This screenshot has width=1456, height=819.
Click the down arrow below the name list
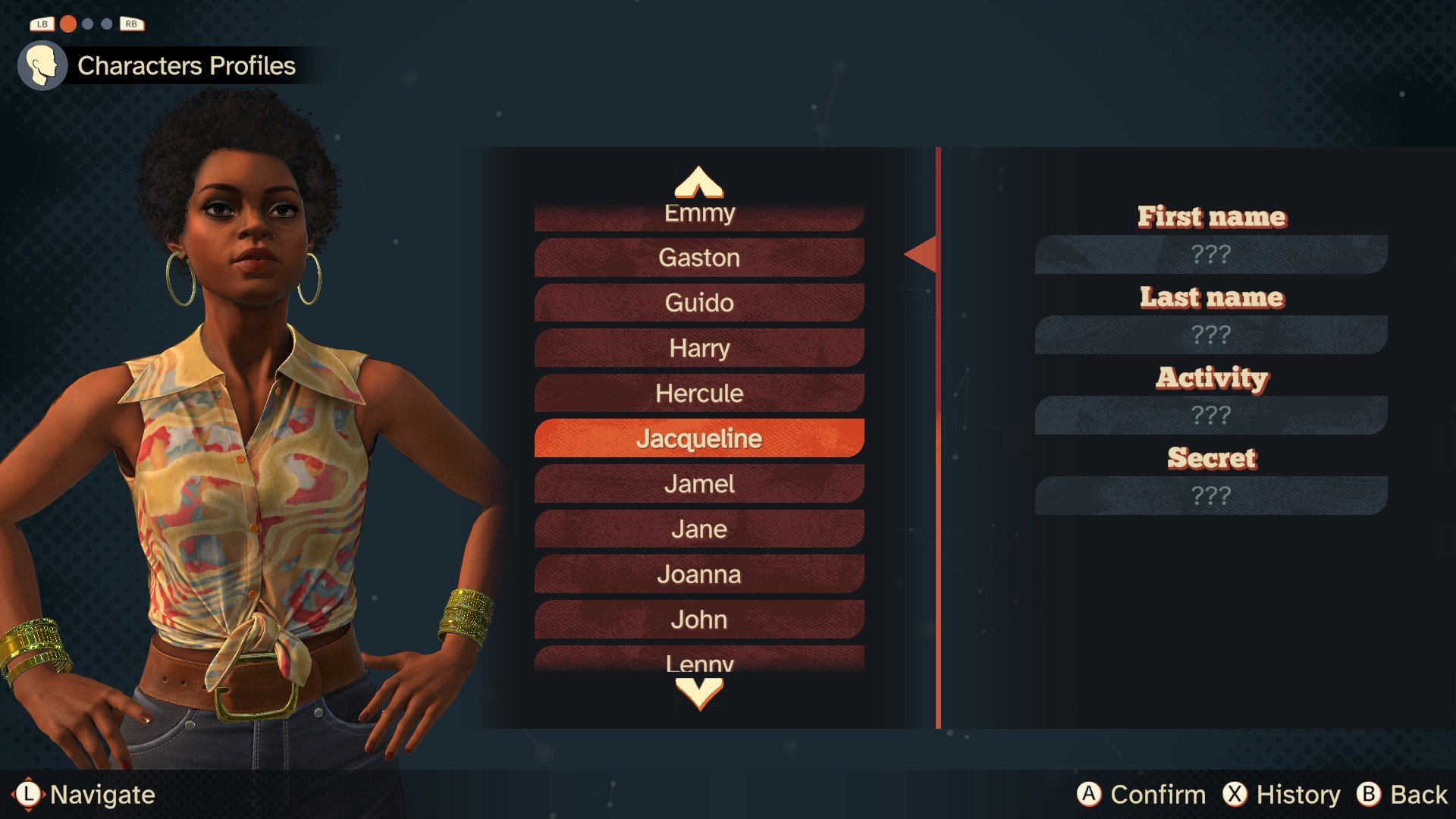[698, 693]
